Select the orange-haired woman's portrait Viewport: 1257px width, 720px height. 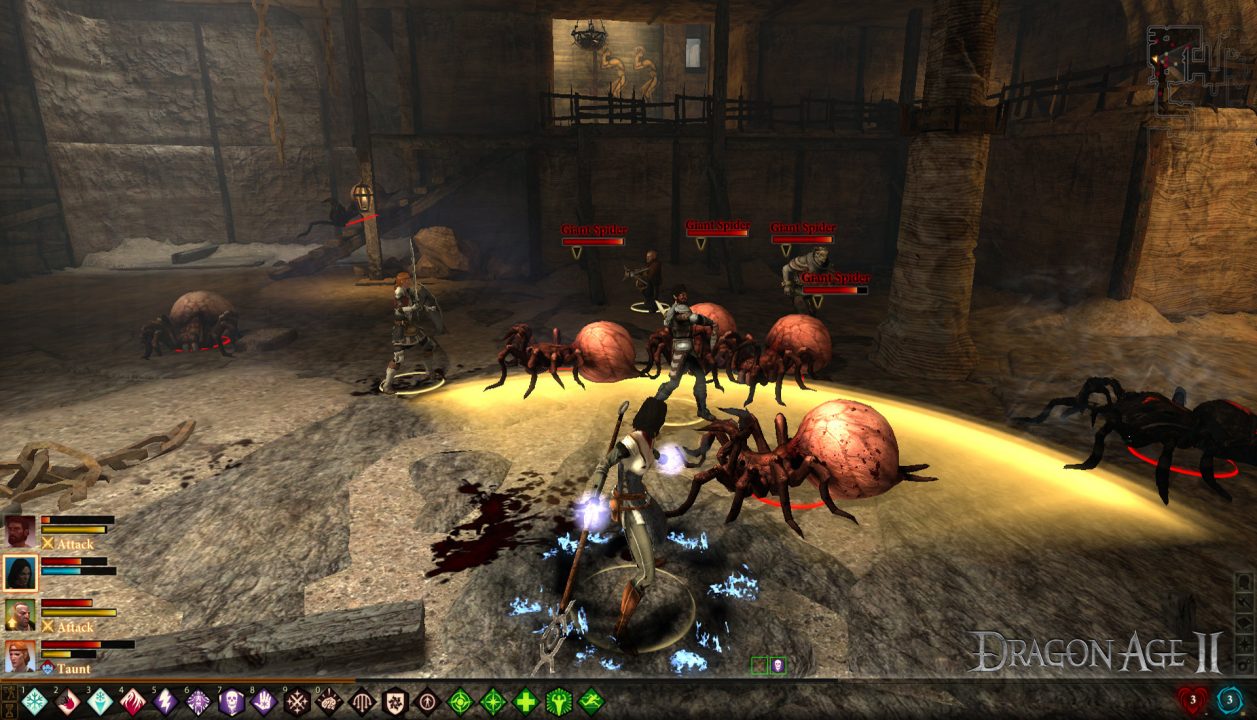pyautogui.click(x=20, y=656)
